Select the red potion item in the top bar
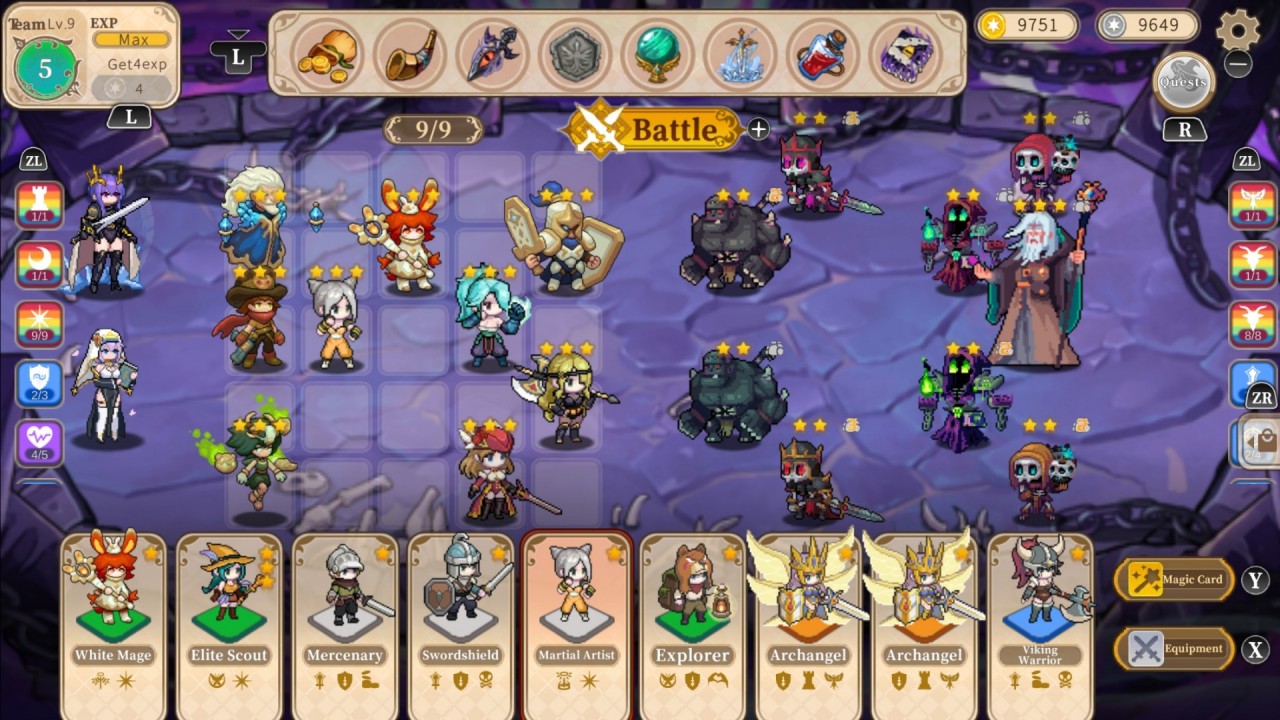 click(822, 57)
